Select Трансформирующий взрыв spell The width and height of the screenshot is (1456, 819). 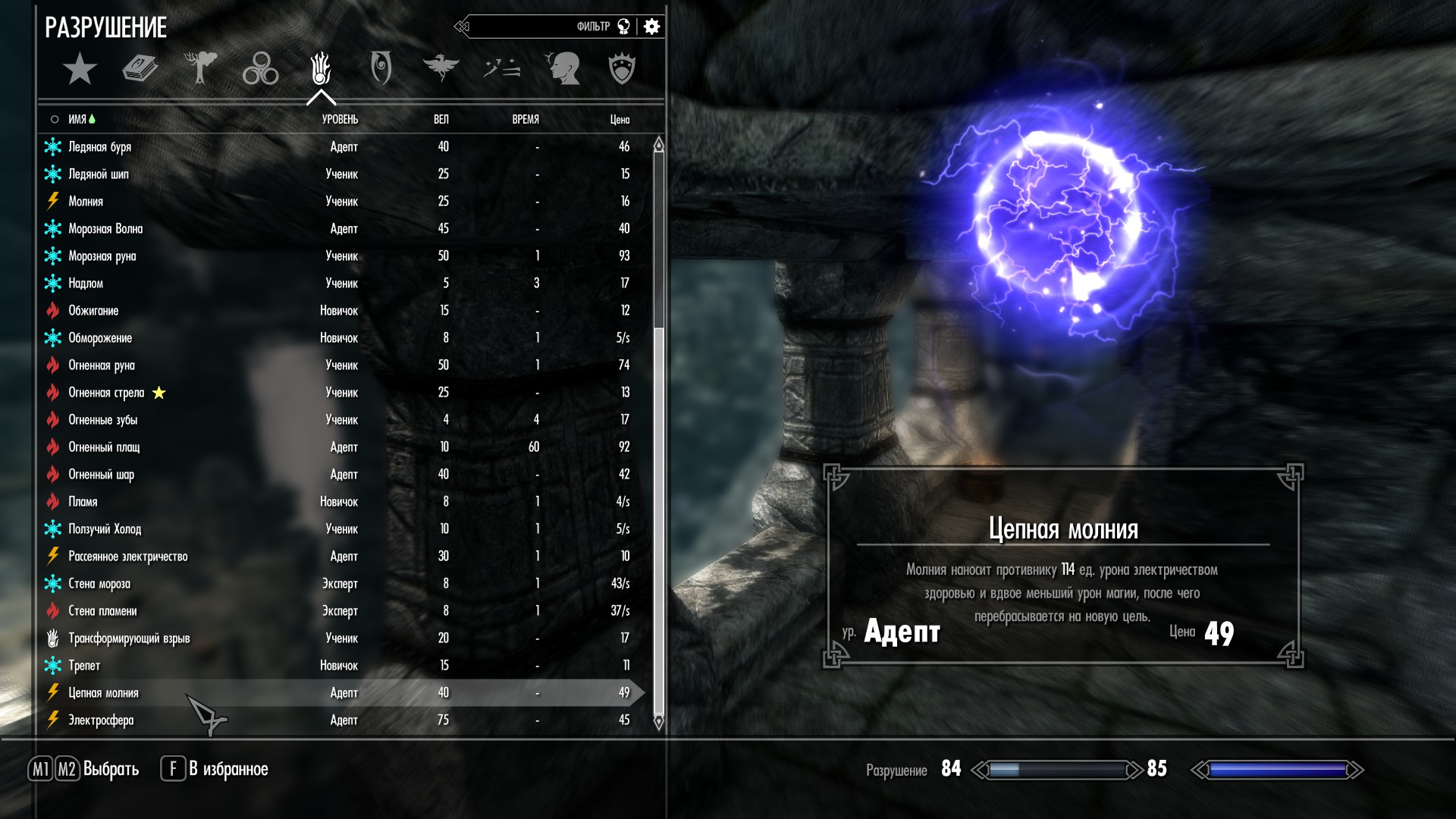(x=129, y=638)
